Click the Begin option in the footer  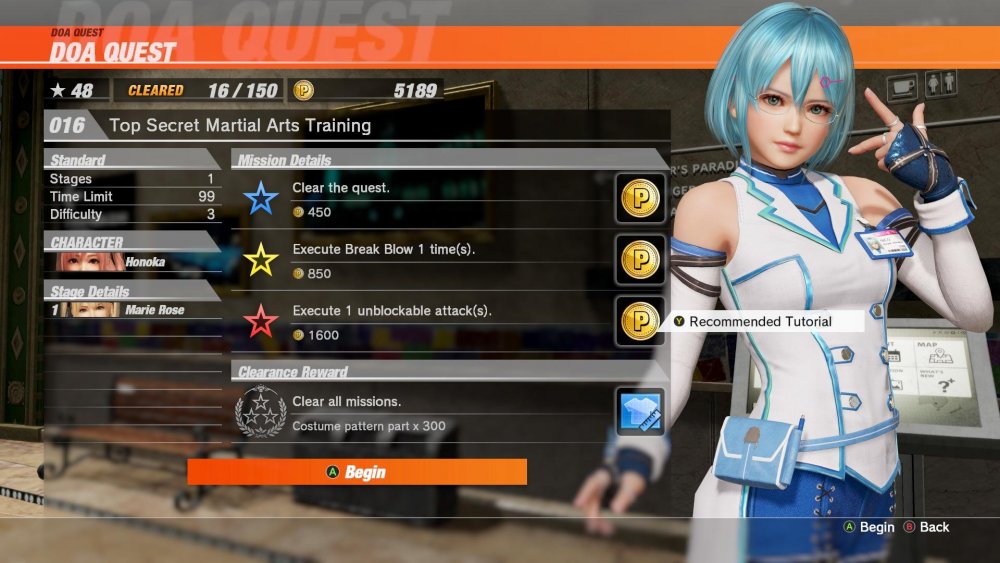click(869, 527)
